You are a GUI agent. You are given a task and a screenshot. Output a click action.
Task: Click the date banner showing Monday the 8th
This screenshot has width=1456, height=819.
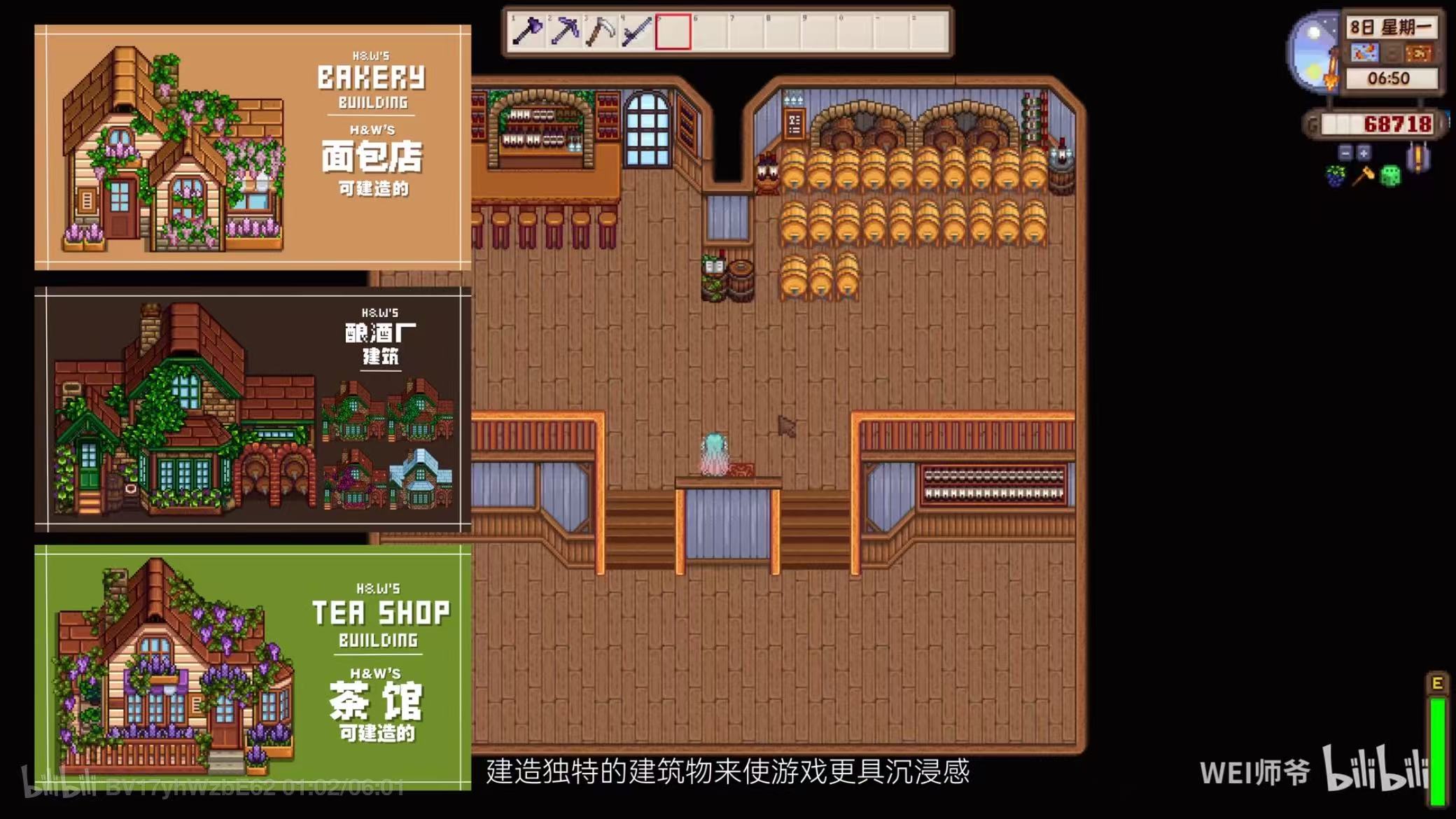1391,28
